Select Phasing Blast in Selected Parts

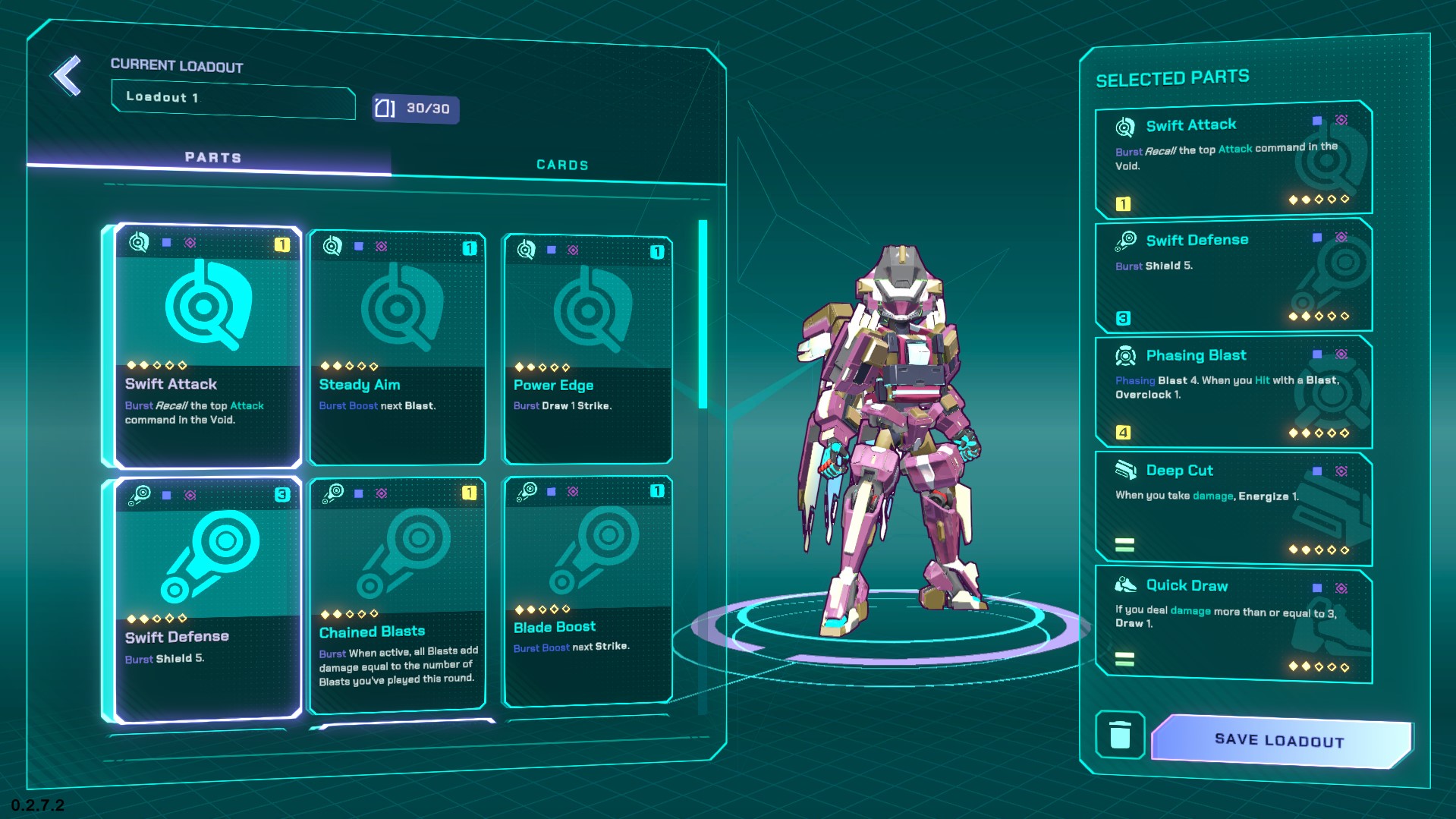click(1232, 392)
